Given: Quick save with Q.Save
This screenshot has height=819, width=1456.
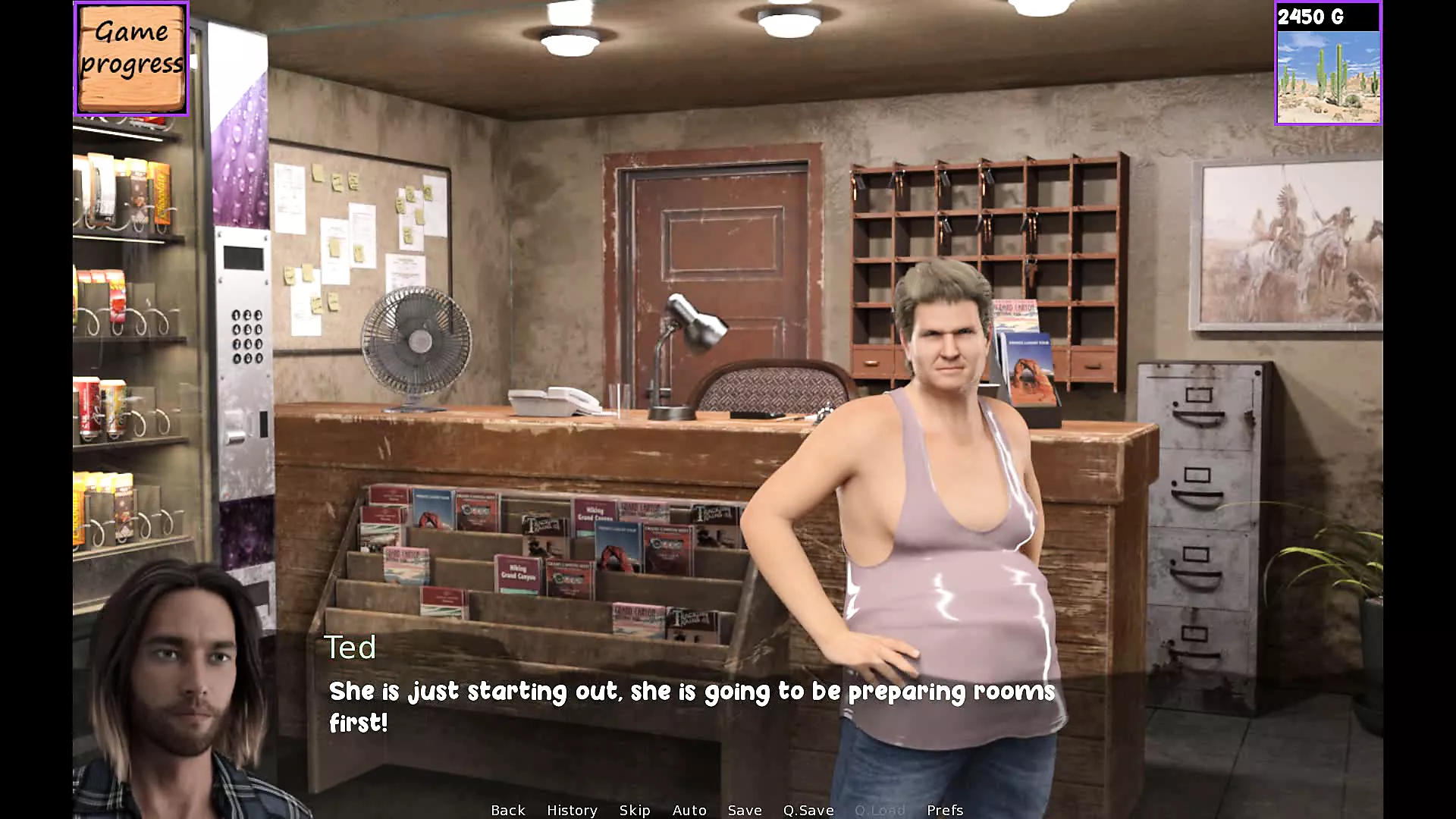Looking at the screenshot, I should point(808,810).
